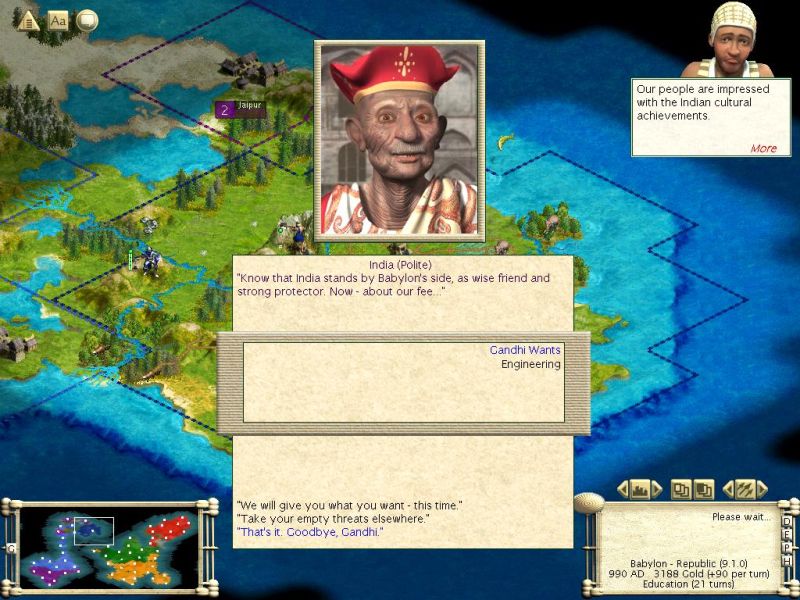The width and height of the screenshot is (800, 600).
Task: Open the triangular main menu icon
Action: coord(29,20)
